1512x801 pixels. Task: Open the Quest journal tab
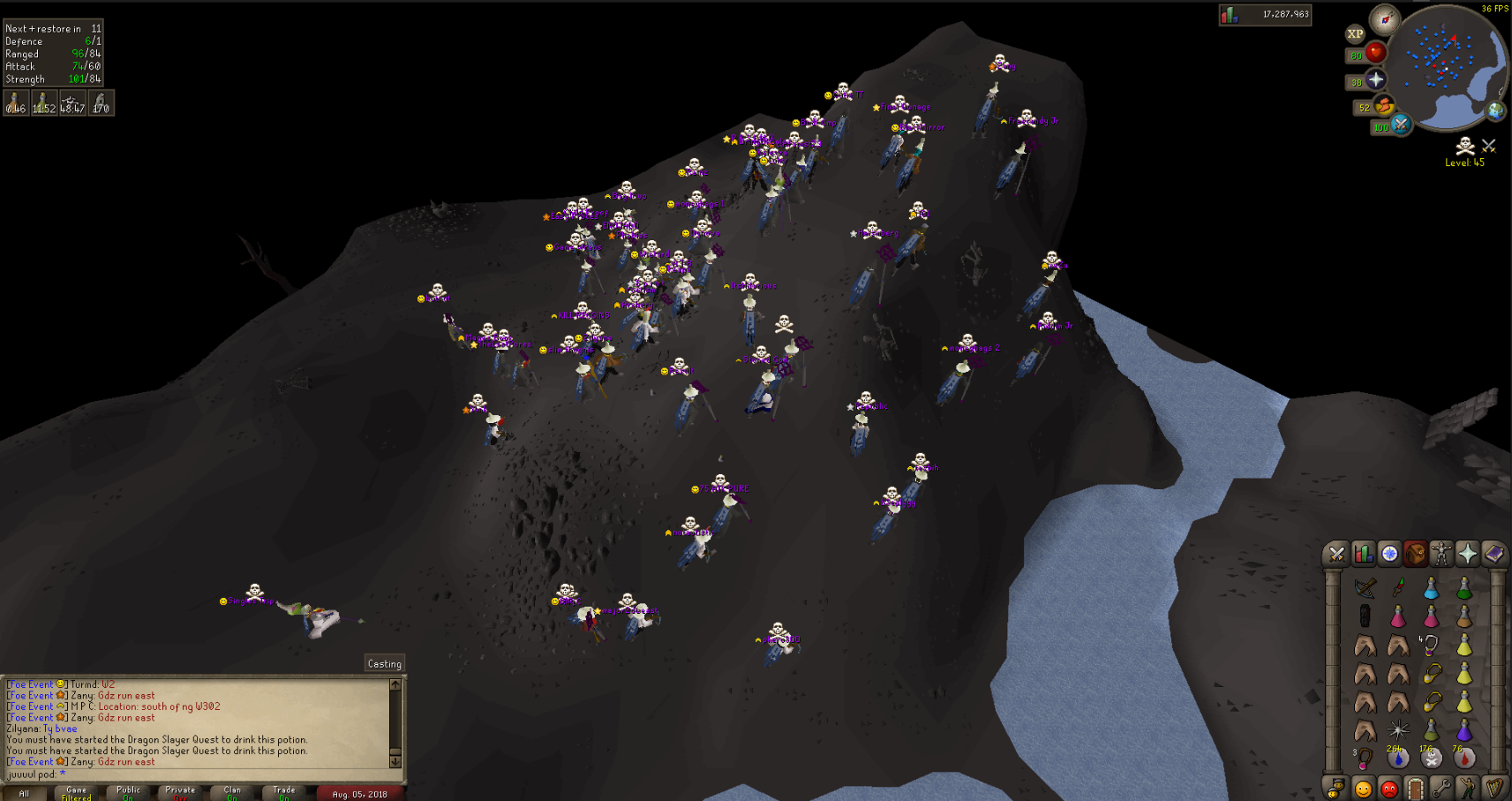pos(1388,554)
